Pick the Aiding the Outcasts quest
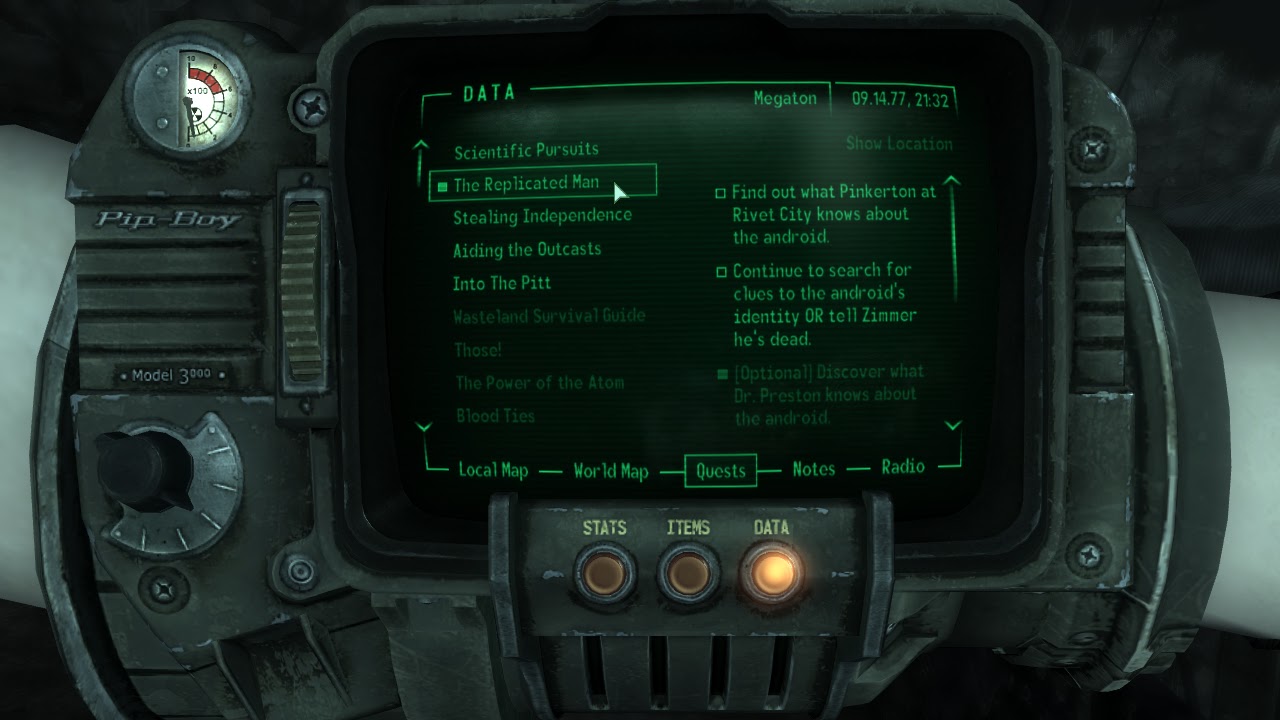The width and height of the screenshot is (1280, 720). tap(527, 249)
